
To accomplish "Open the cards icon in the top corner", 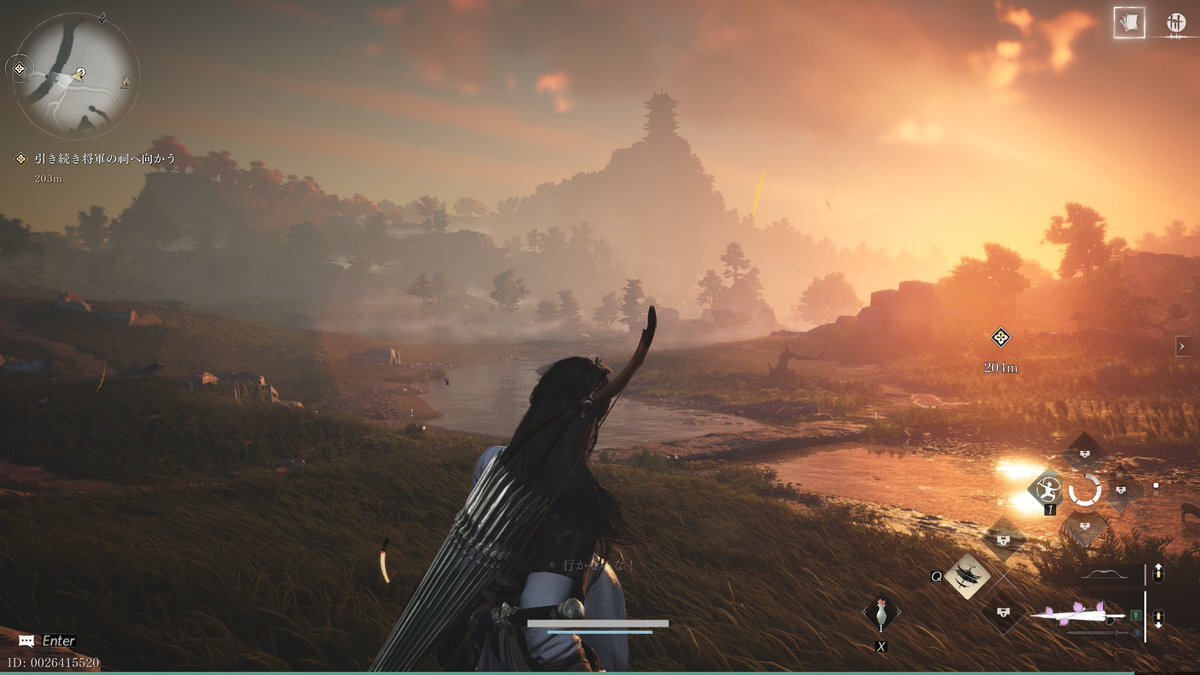I will 1130,23.
